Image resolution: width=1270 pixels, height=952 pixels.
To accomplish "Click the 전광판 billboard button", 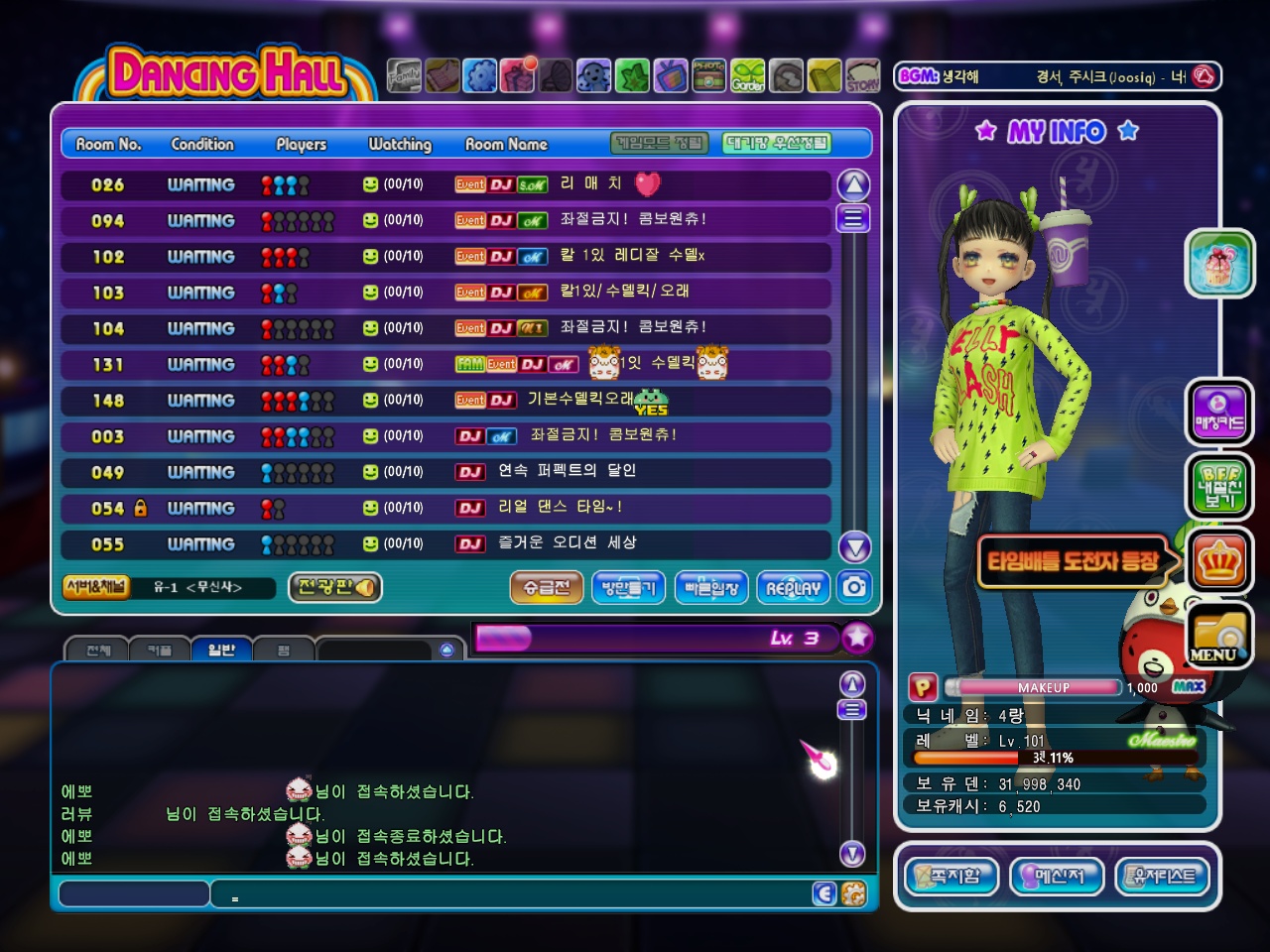I will (335, 587).
